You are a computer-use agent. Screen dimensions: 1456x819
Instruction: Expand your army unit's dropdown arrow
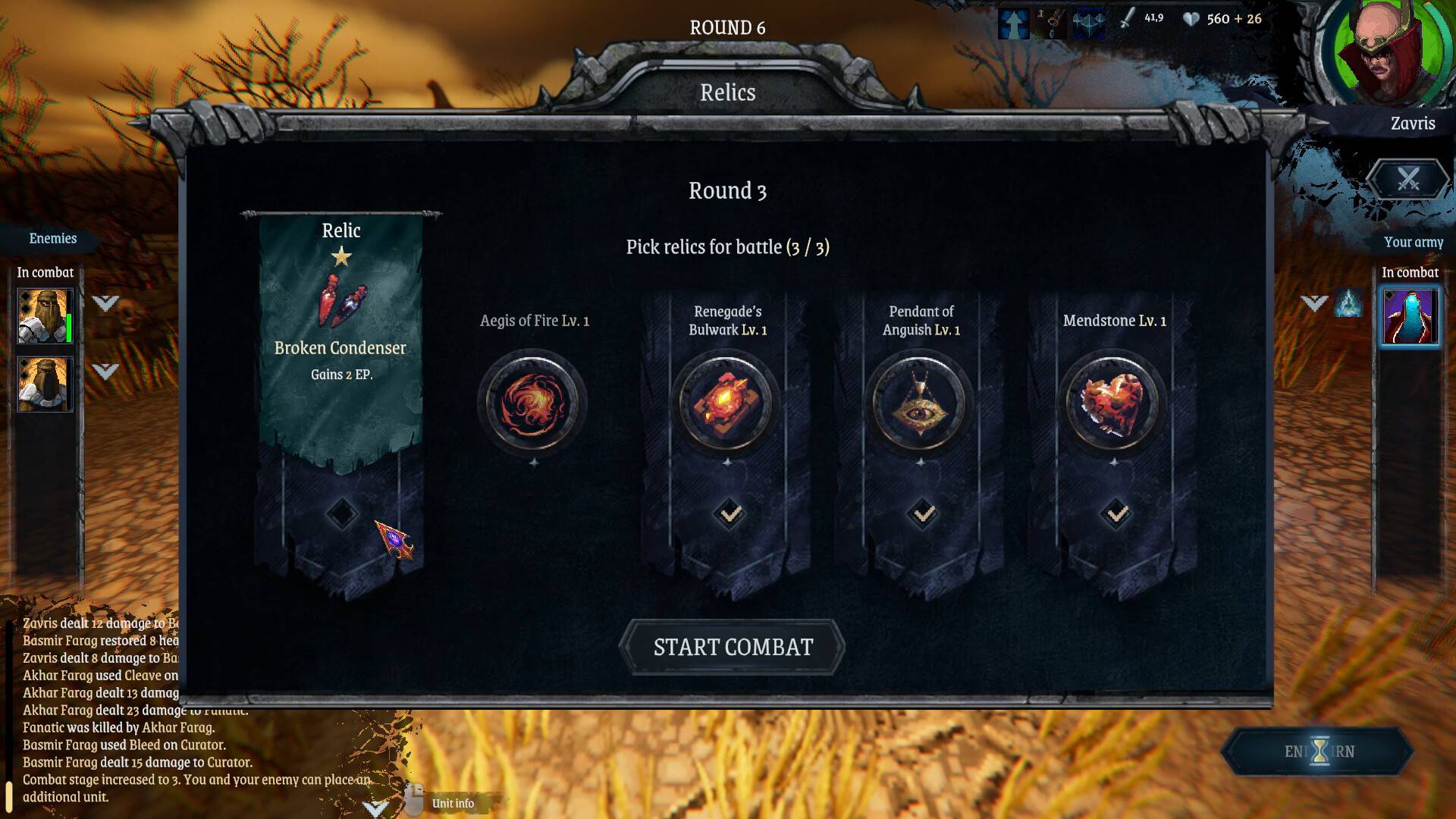pos(1314,303)
